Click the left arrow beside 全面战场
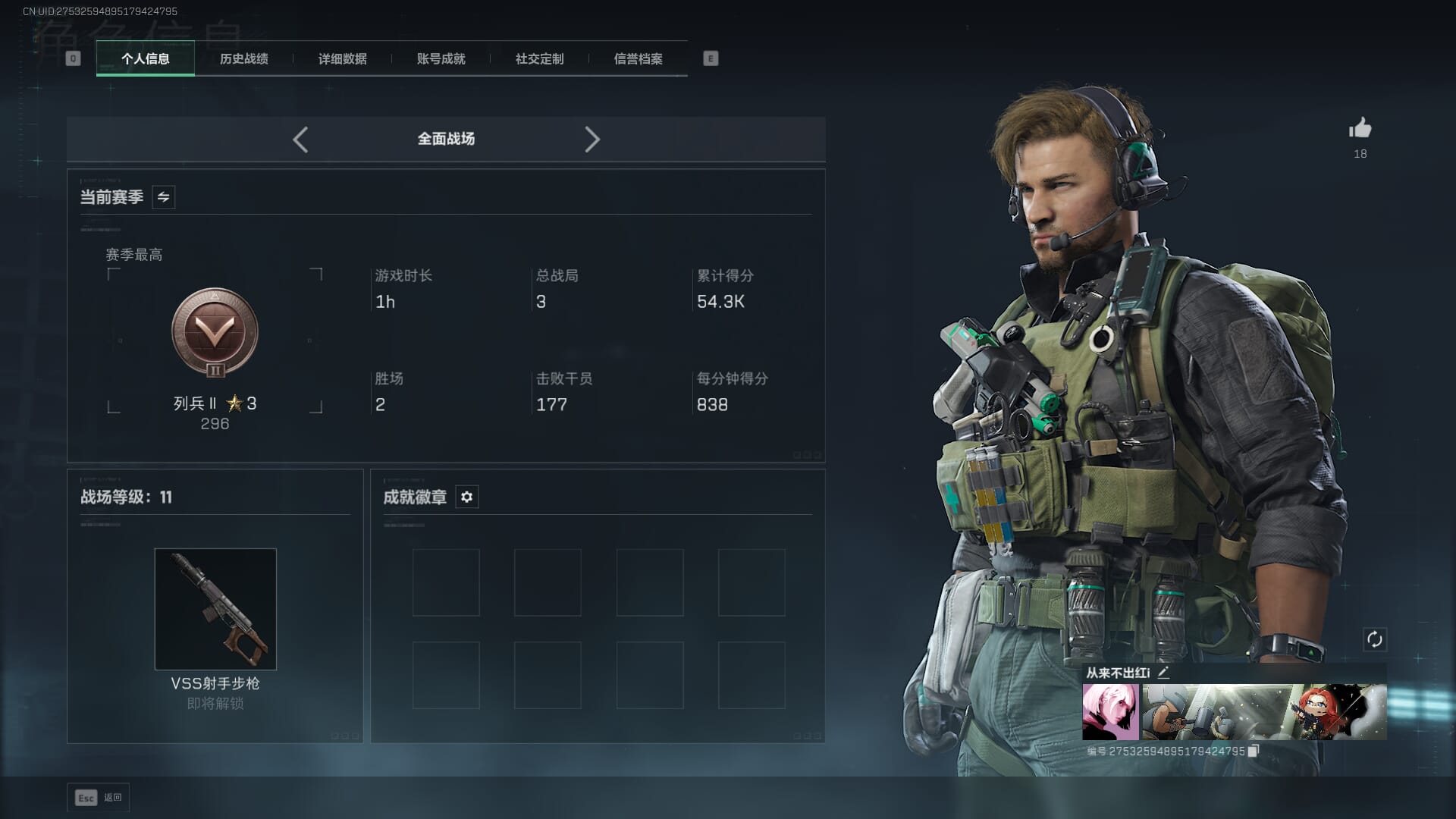 pos(300,140)
